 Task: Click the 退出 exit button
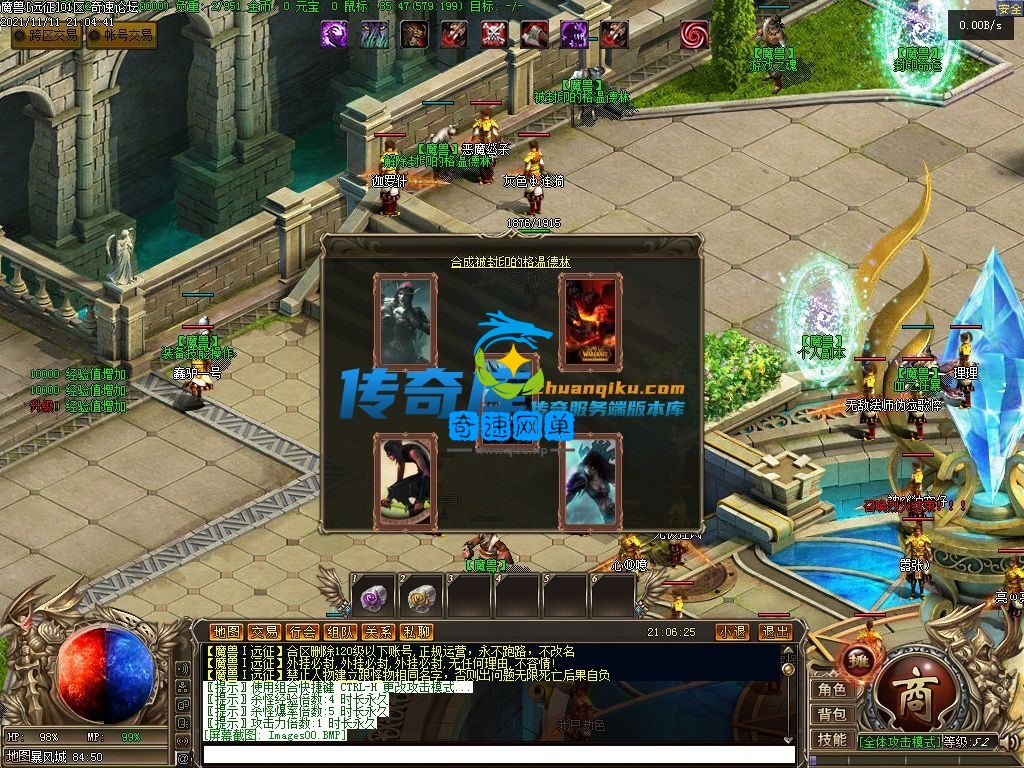click(775, 632)
